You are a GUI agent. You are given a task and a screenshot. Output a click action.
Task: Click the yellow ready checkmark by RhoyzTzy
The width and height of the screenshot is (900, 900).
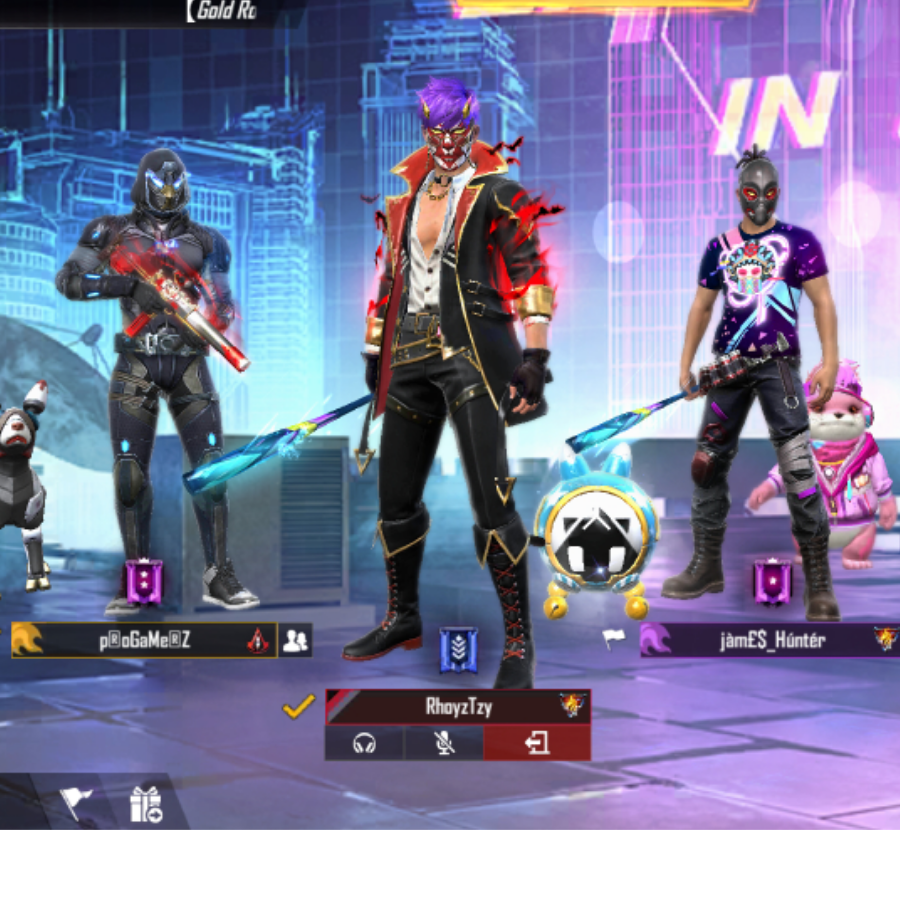(298, 707)
